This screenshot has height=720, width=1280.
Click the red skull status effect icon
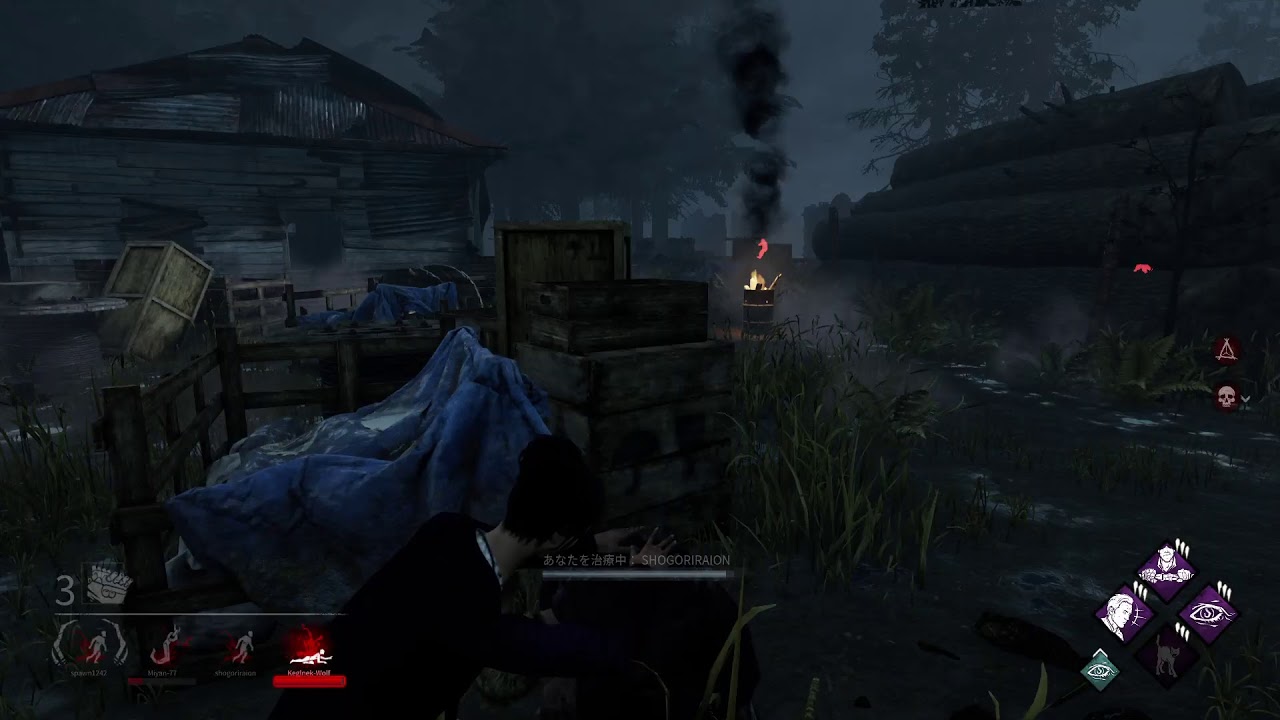click(x=1226, y=398)
